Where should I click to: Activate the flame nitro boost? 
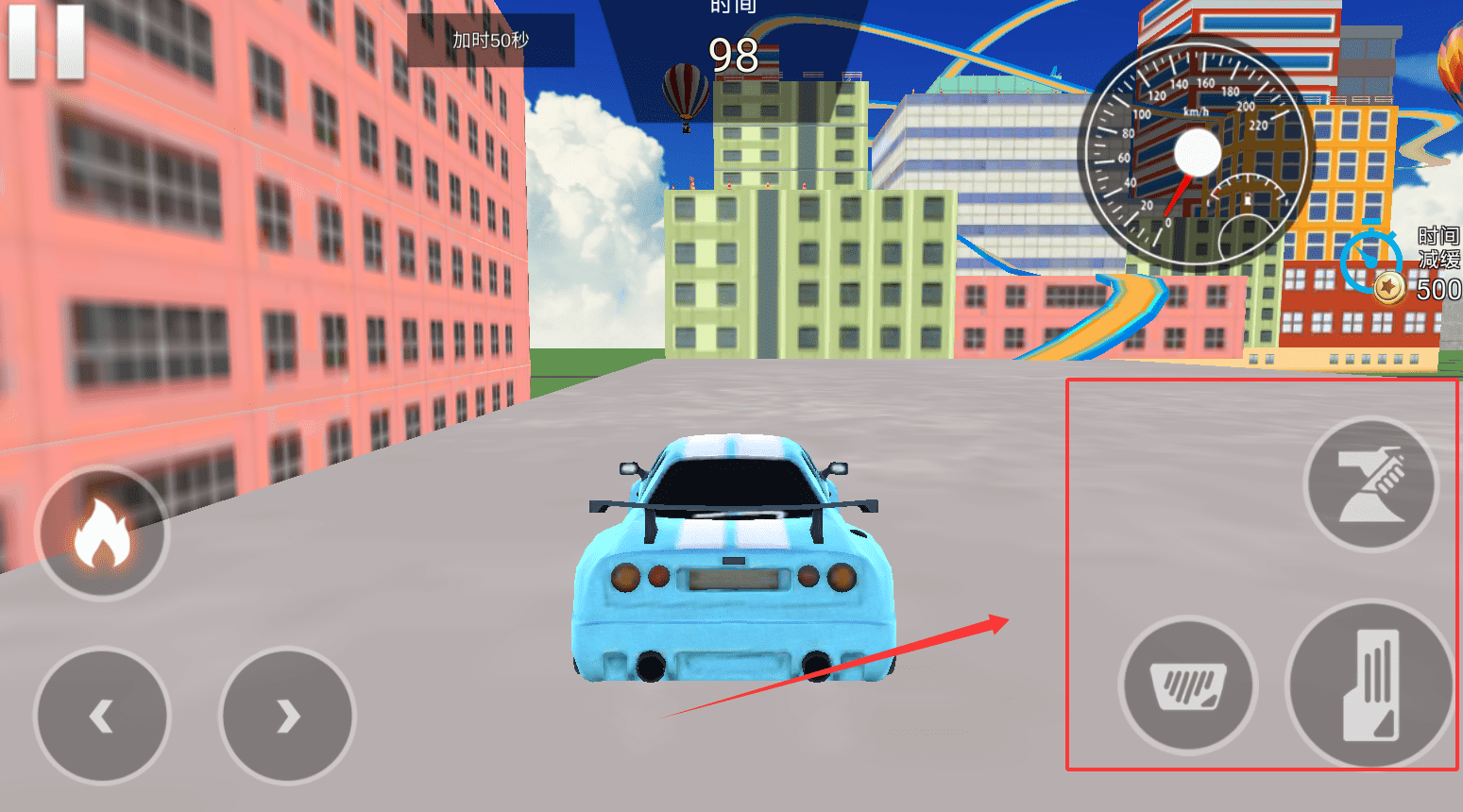[102, 533]
